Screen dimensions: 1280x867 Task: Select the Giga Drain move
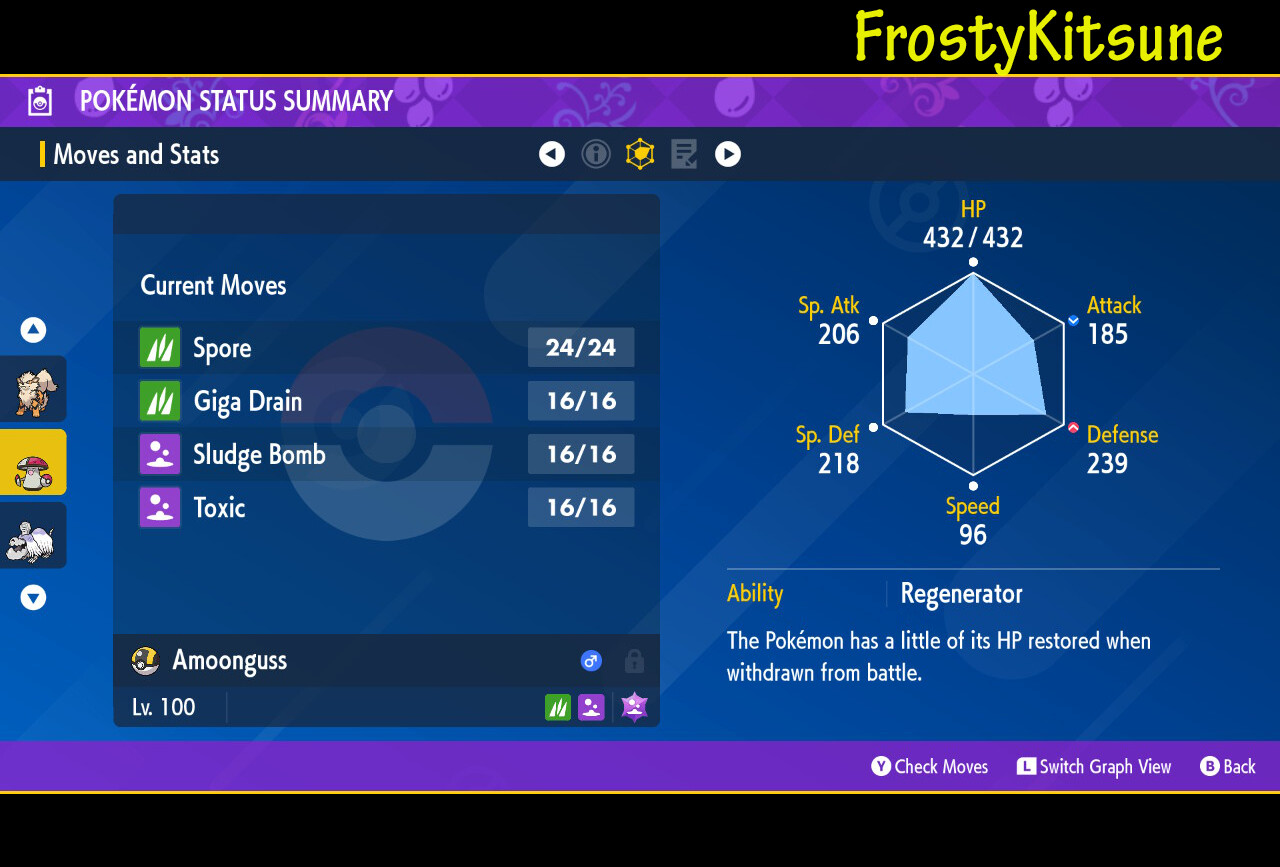(386, 401)
